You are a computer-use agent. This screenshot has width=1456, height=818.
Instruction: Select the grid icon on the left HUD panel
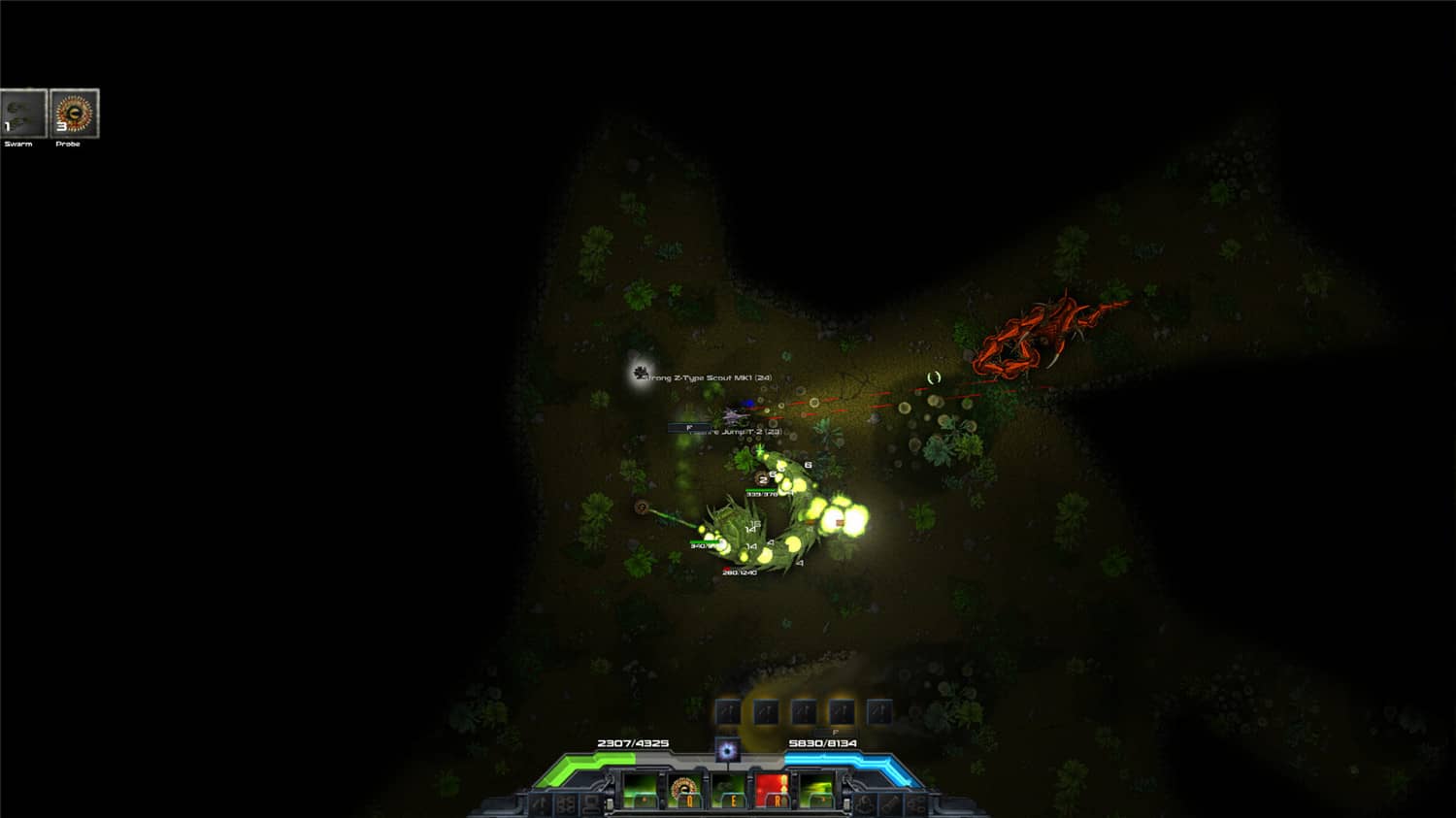pyautogui.click(x=565, y=803)
